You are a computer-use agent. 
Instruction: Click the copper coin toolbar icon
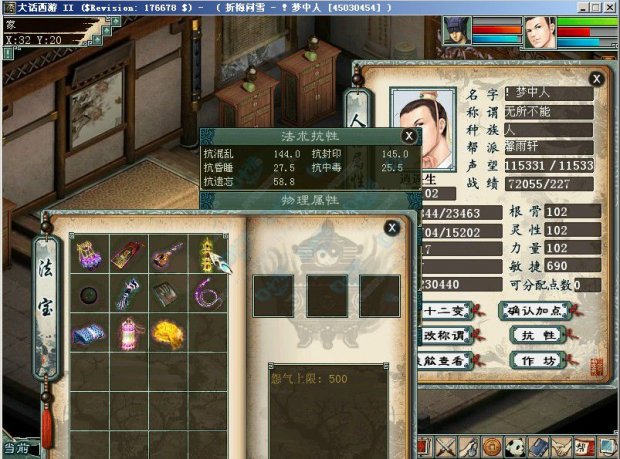click(x=492, y=447)
